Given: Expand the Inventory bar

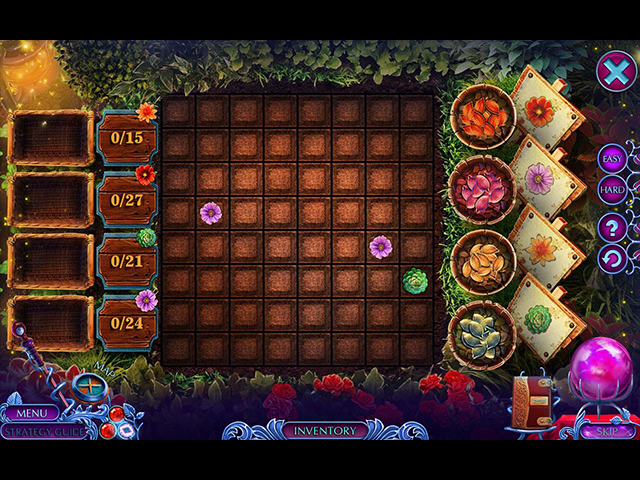Looking at the screenshot, I should 324,431.
